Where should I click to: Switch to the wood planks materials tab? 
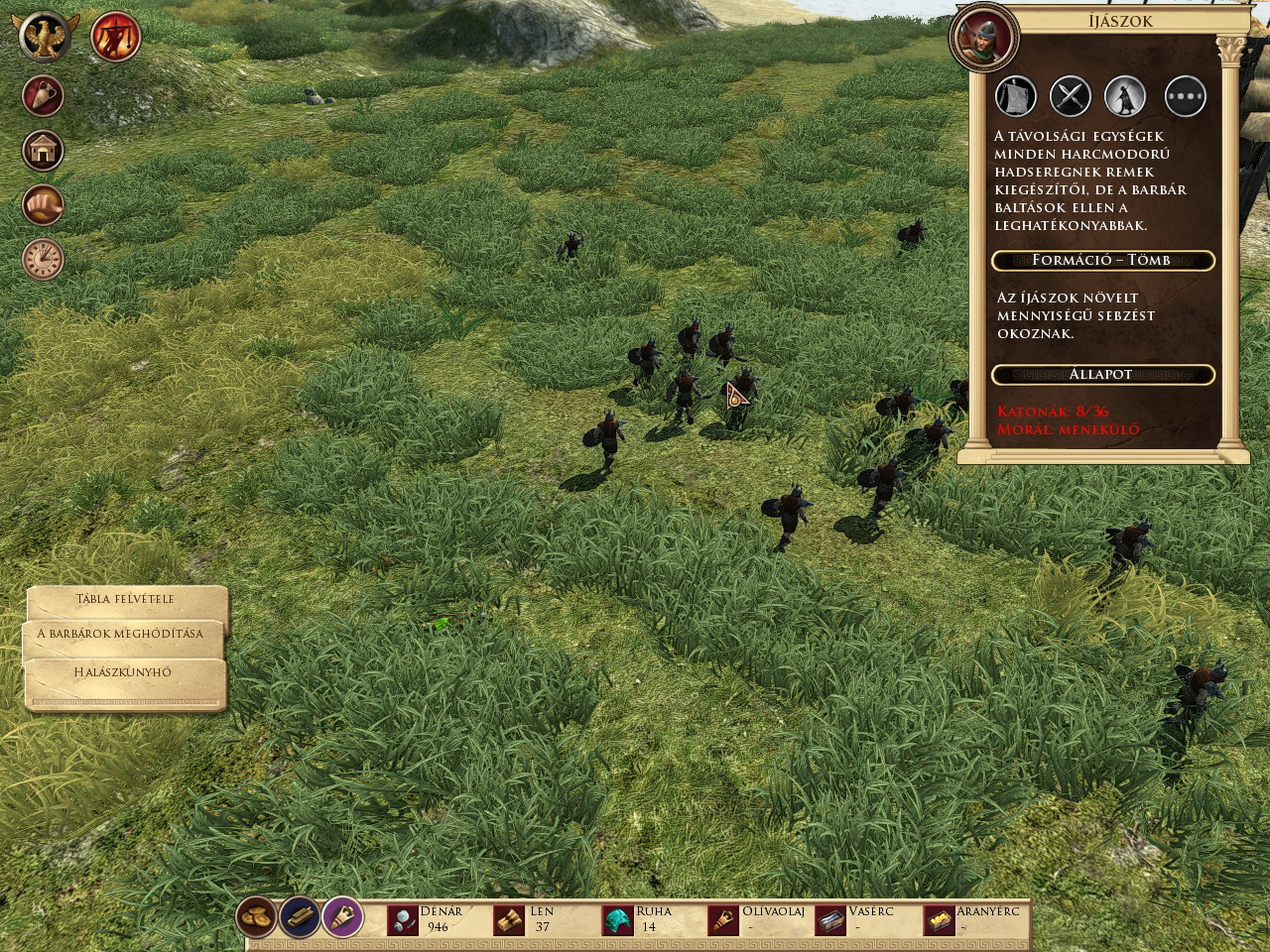[x=300, y=918]
